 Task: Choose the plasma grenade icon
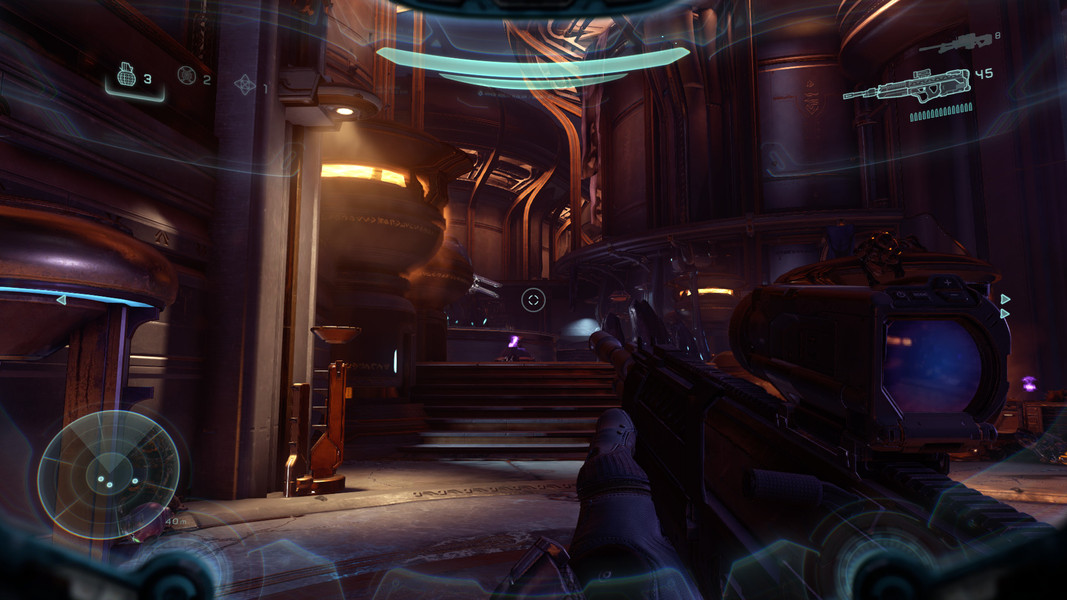(186, 75)
